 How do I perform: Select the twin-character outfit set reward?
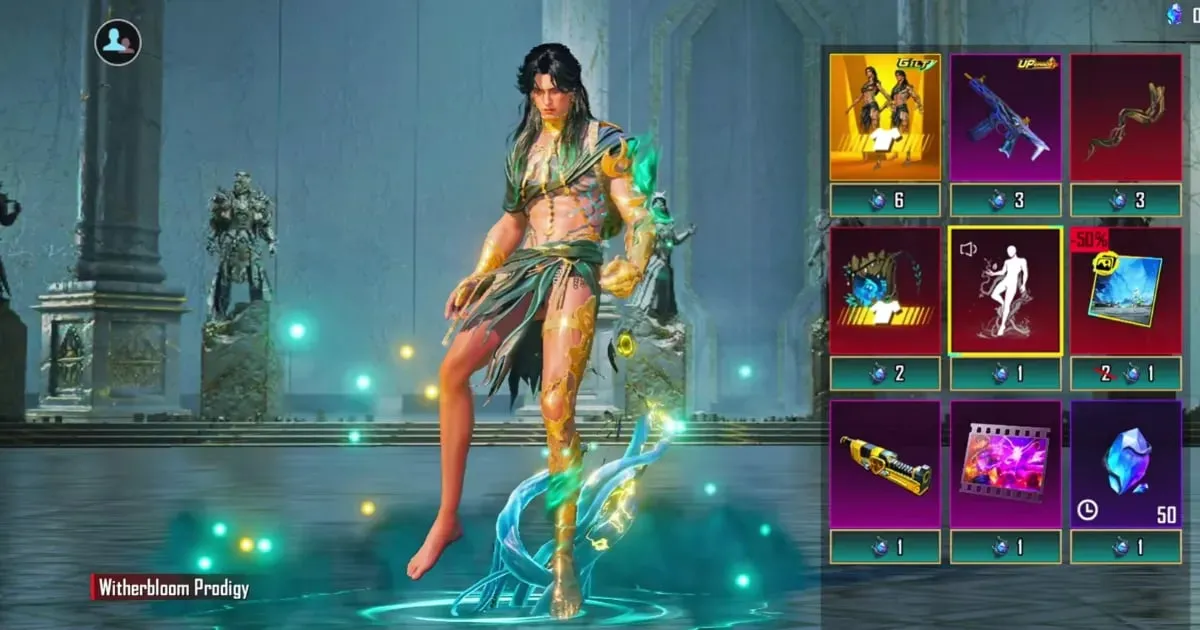point(885,117)
